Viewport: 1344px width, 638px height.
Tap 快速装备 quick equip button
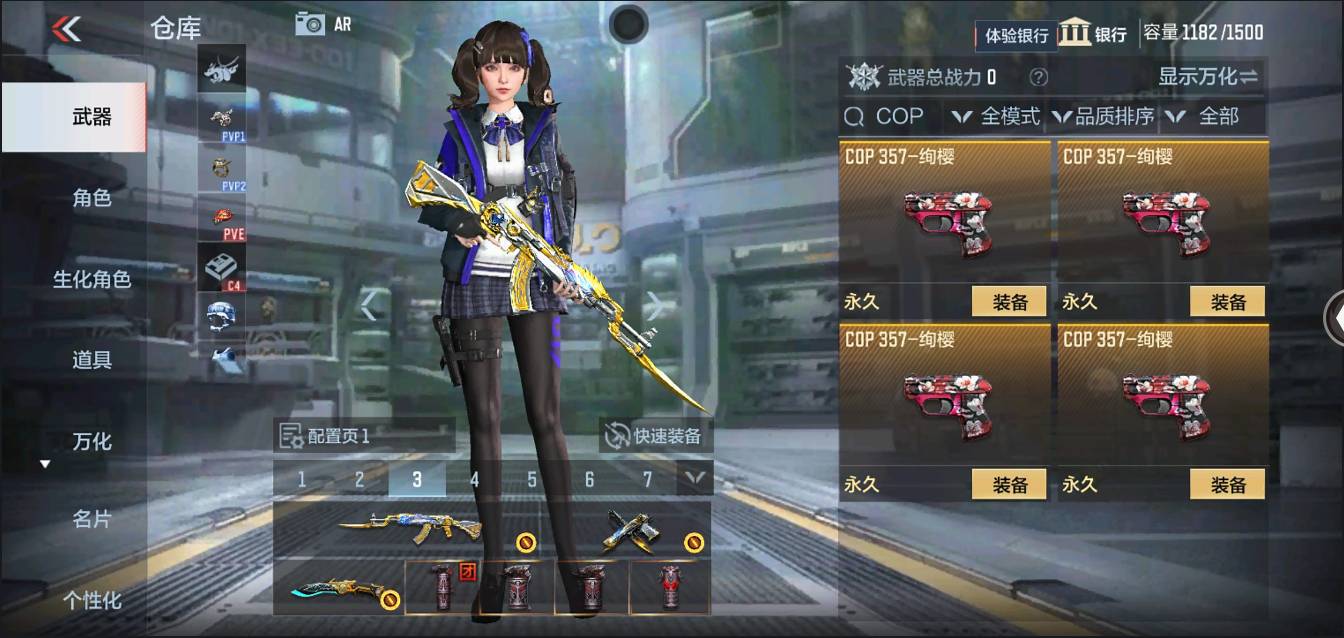click(x=656, y=436)
